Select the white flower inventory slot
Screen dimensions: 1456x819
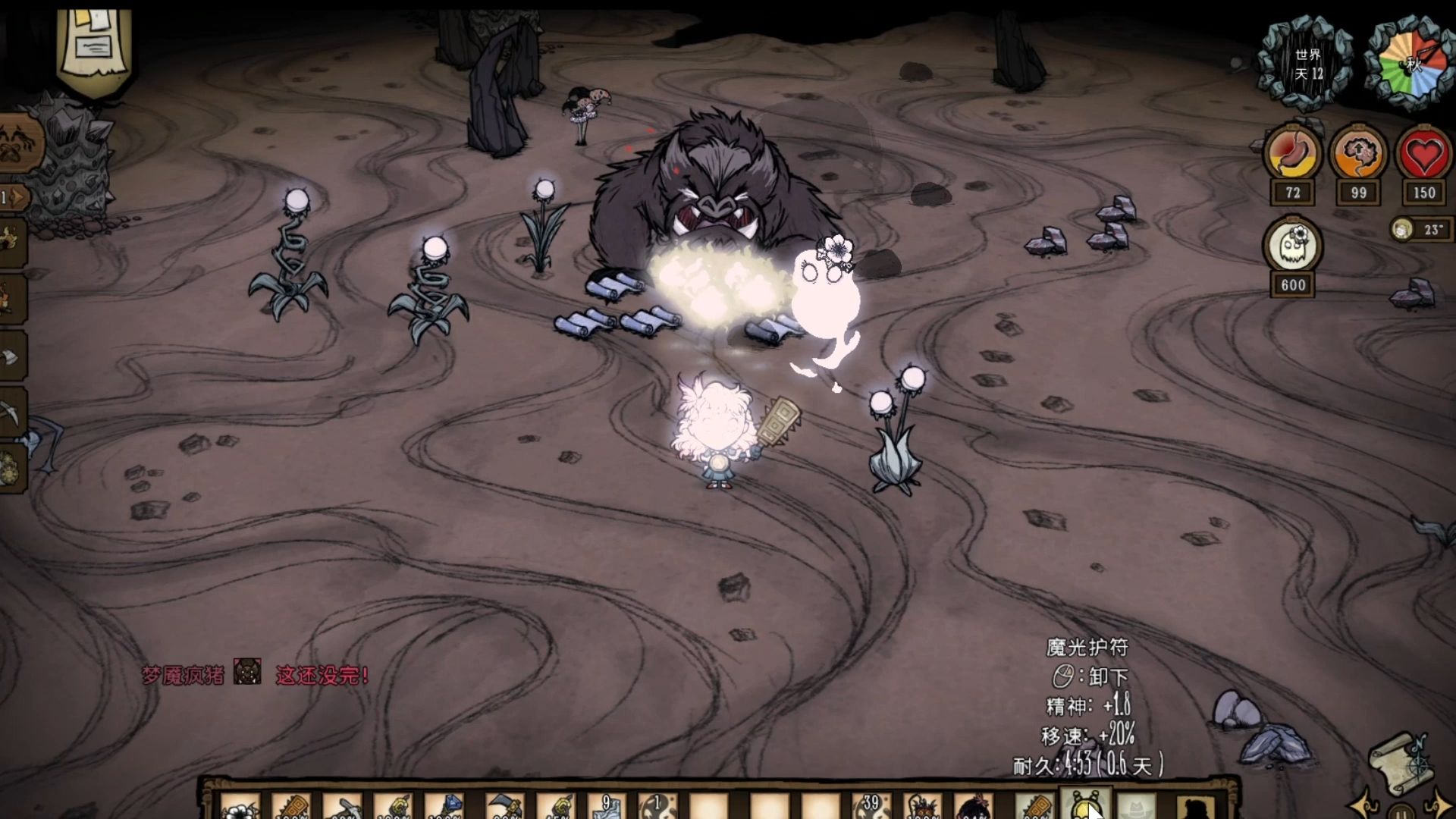point(240,807)
